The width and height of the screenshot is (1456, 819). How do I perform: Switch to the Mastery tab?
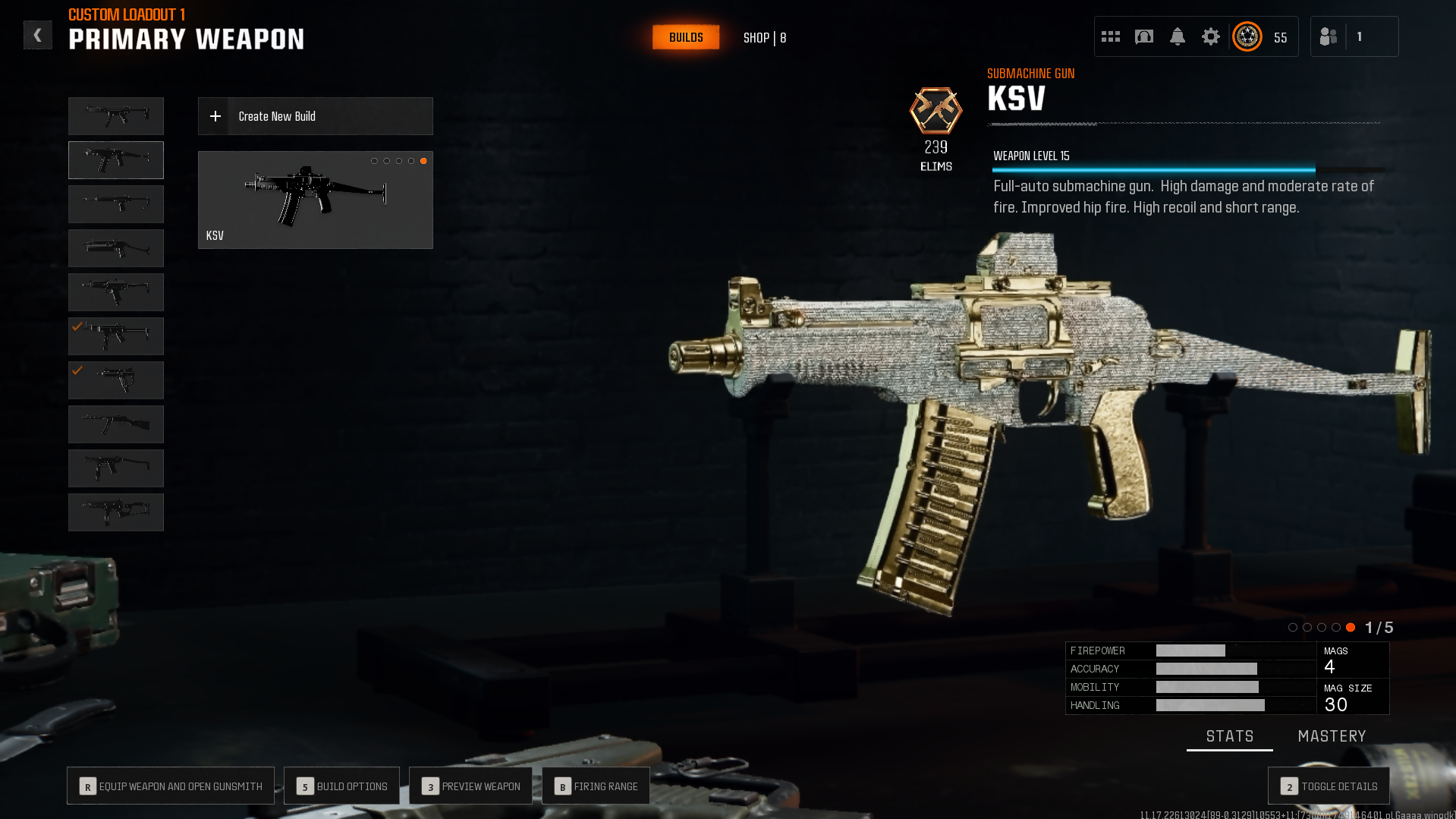point(1332,736)
